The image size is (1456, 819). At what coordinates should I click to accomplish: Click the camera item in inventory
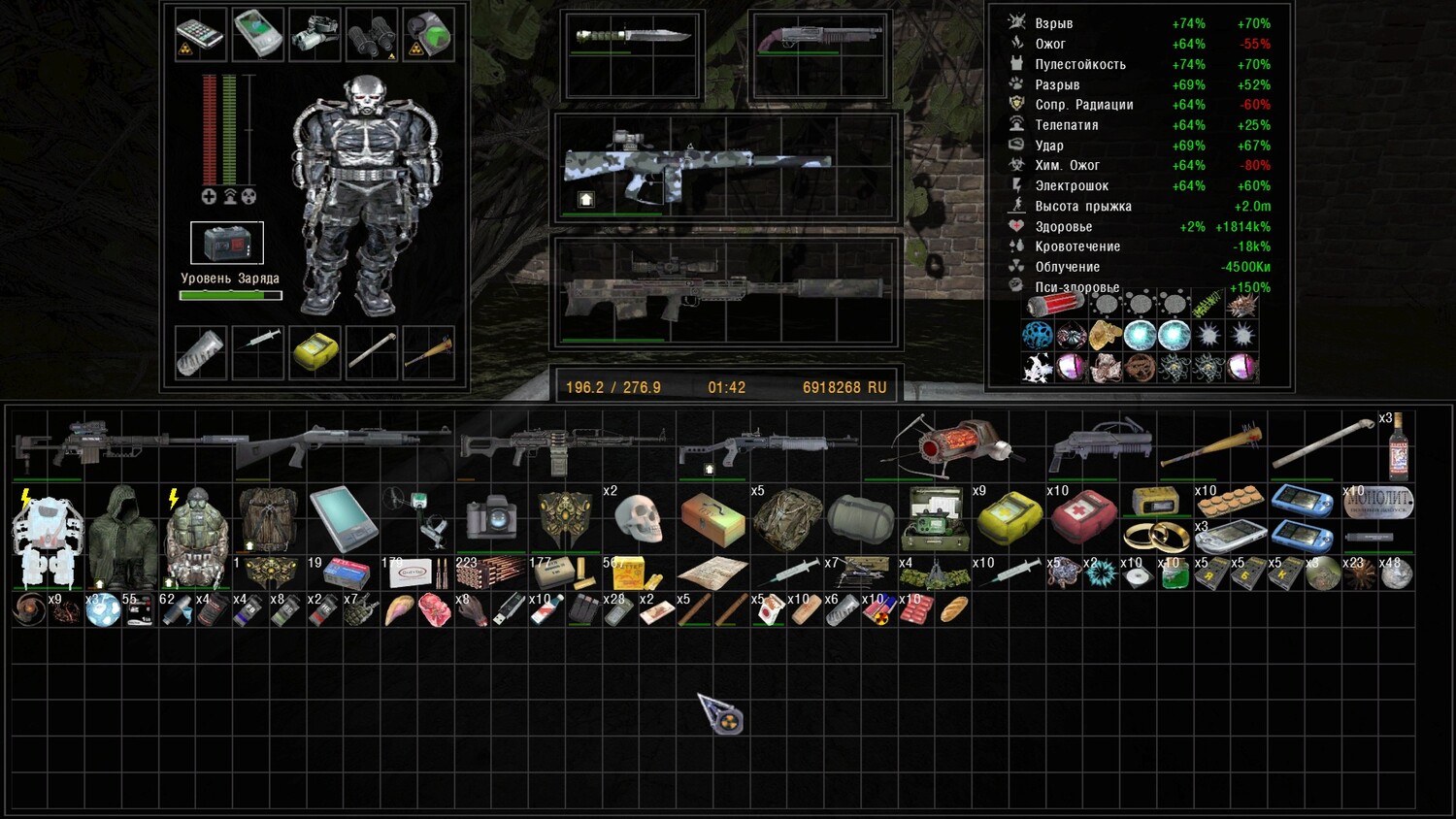(x=491, y=518)
